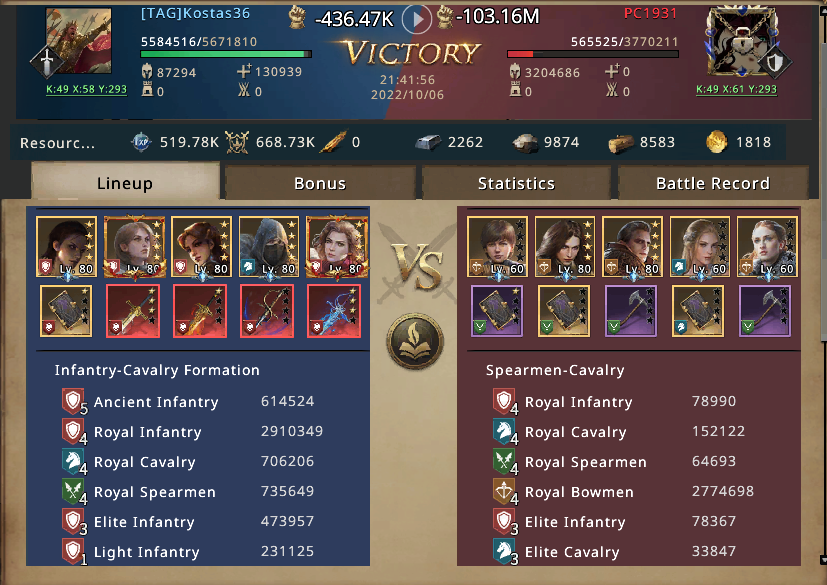Open the Statistics tab
827x585 pixels.
(x=516, y=183)
